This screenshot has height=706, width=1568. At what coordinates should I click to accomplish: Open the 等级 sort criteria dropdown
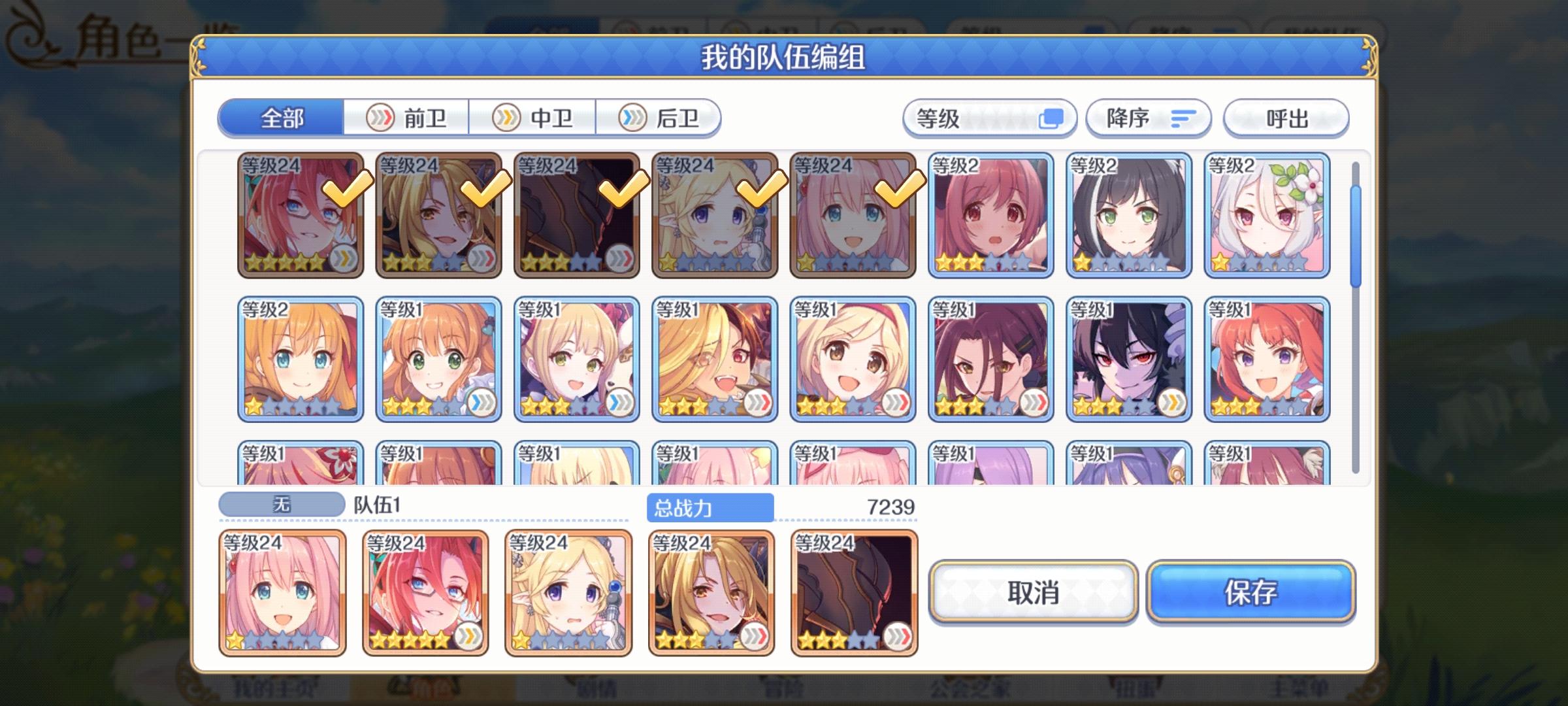click(988, 119)
